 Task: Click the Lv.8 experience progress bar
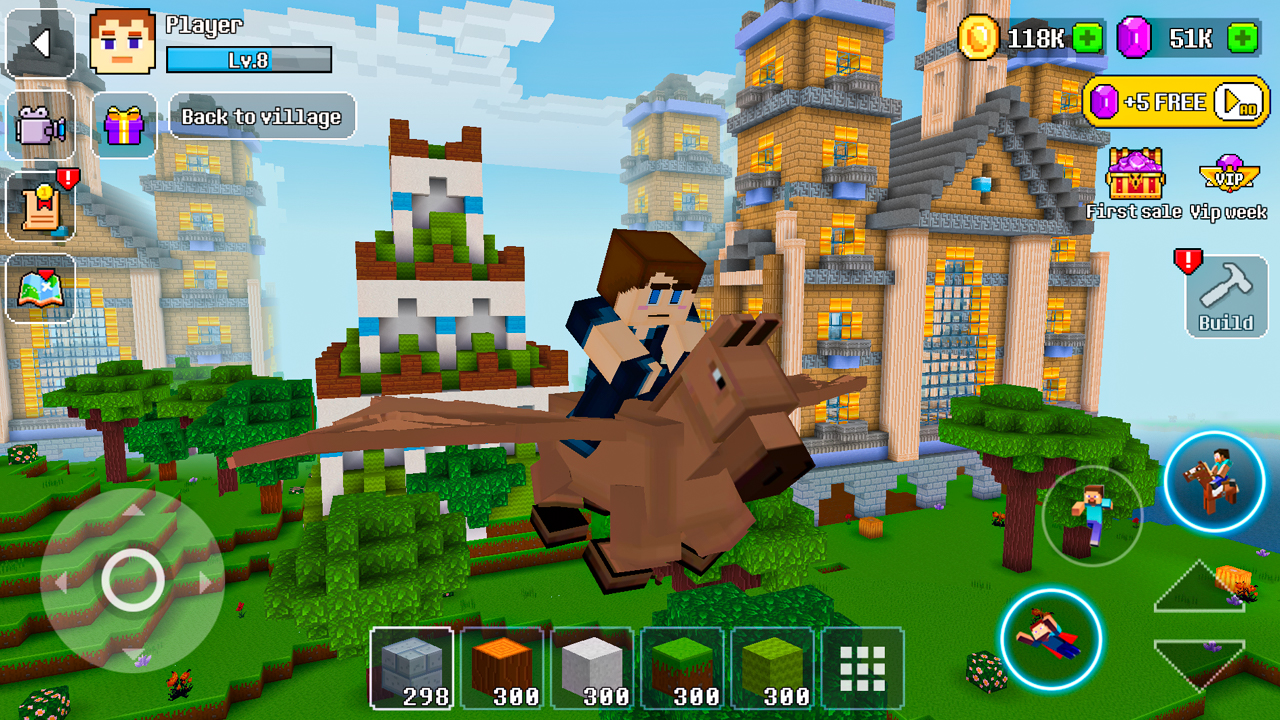point(248,59)
